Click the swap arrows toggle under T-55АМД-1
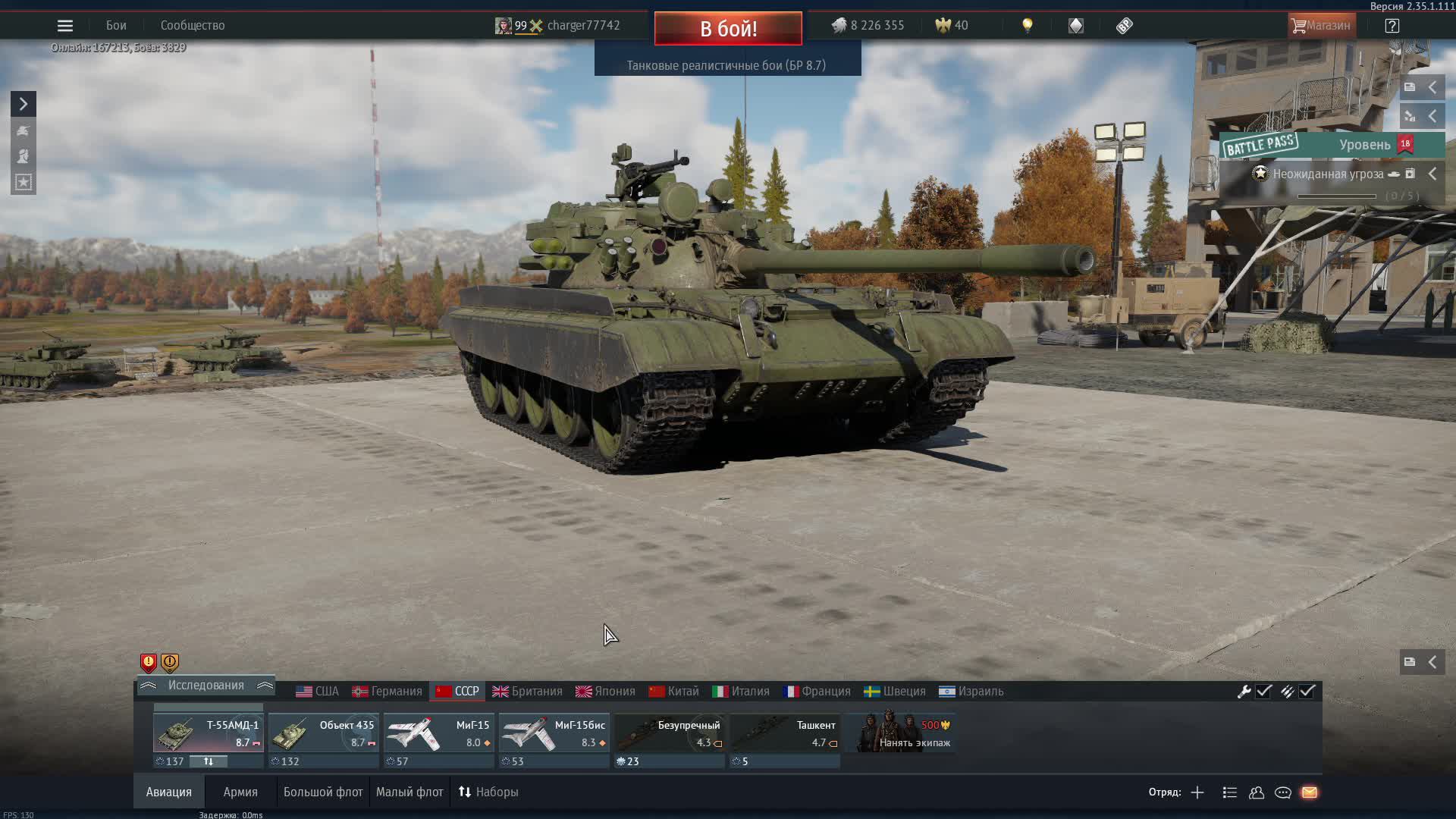Viewport: 1456px width, 819px height. click(210, 761)
